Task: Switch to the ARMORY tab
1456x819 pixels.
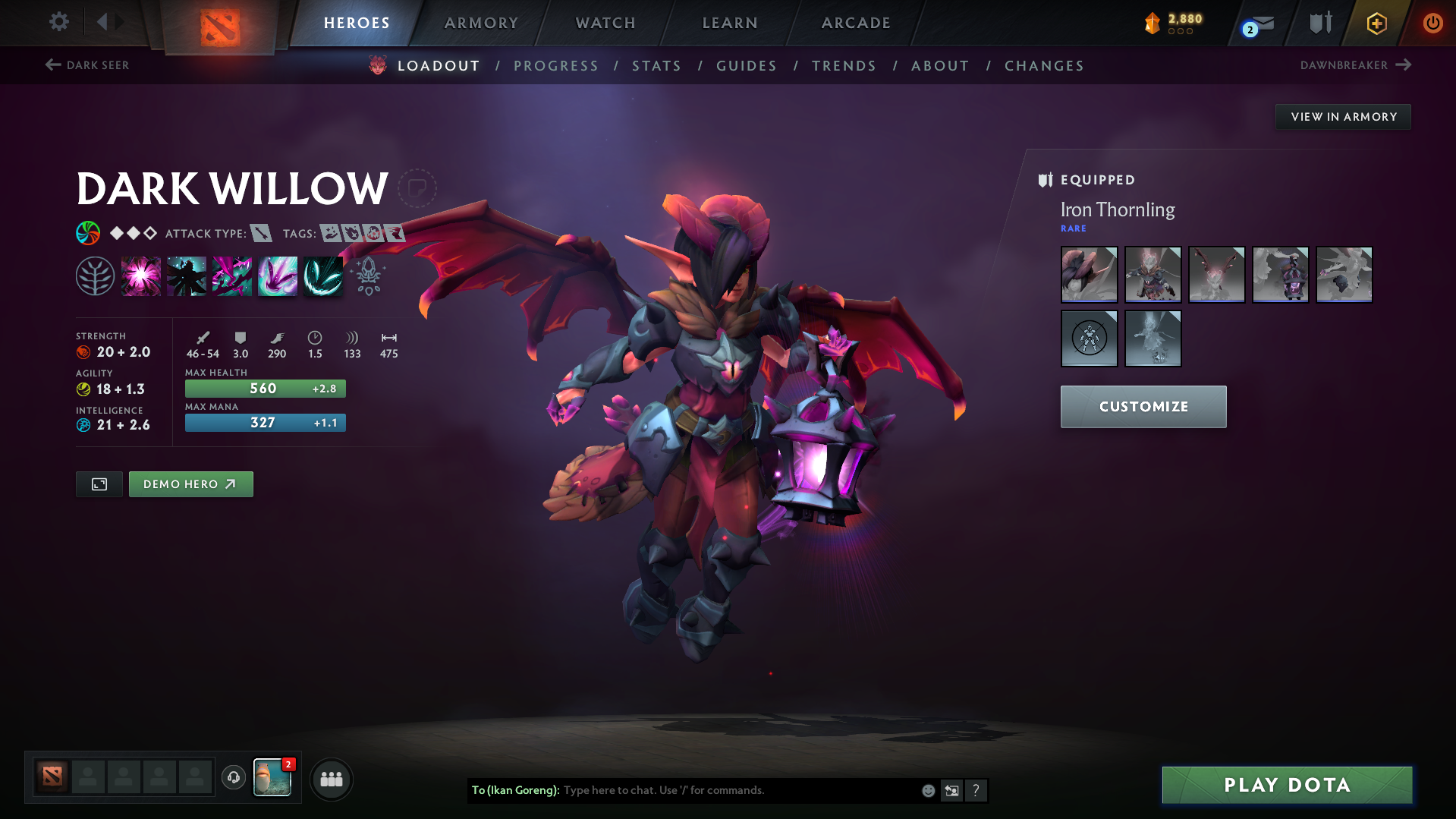Action: point(481,23)
